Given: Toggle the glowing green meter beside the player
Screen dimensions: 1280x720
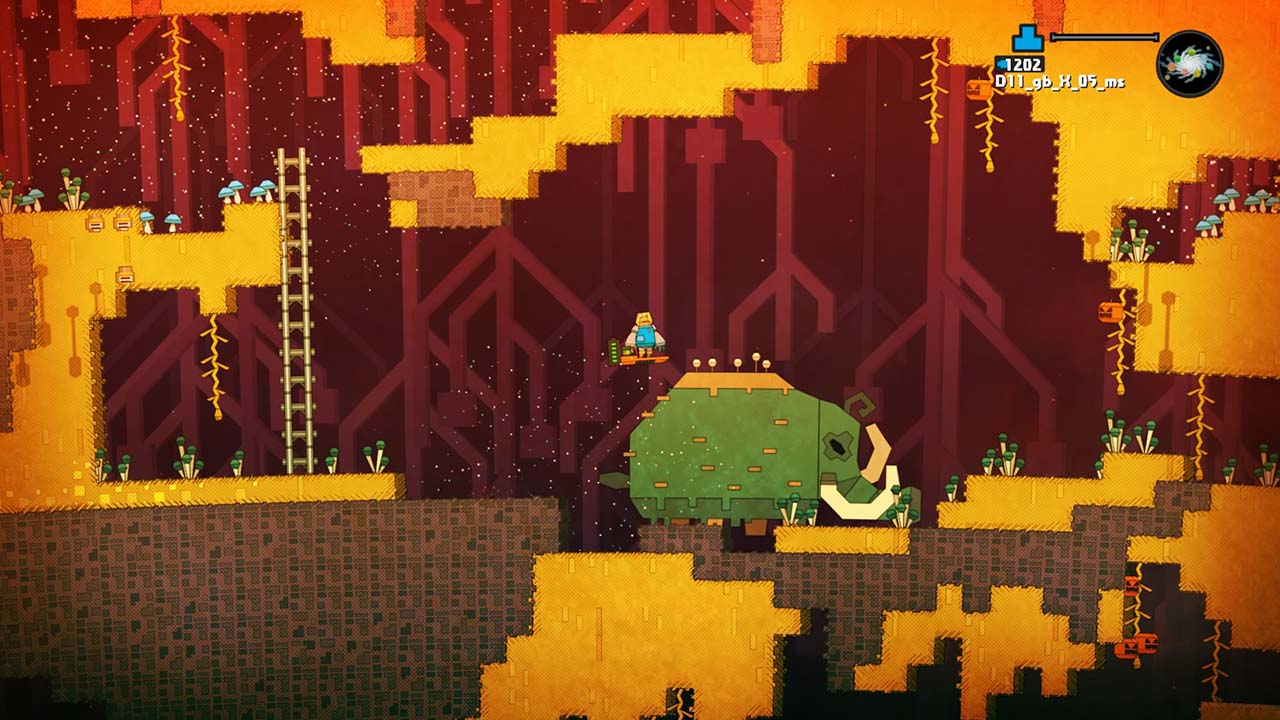Looking at the screenshot, I should click(x=615, y=350).
